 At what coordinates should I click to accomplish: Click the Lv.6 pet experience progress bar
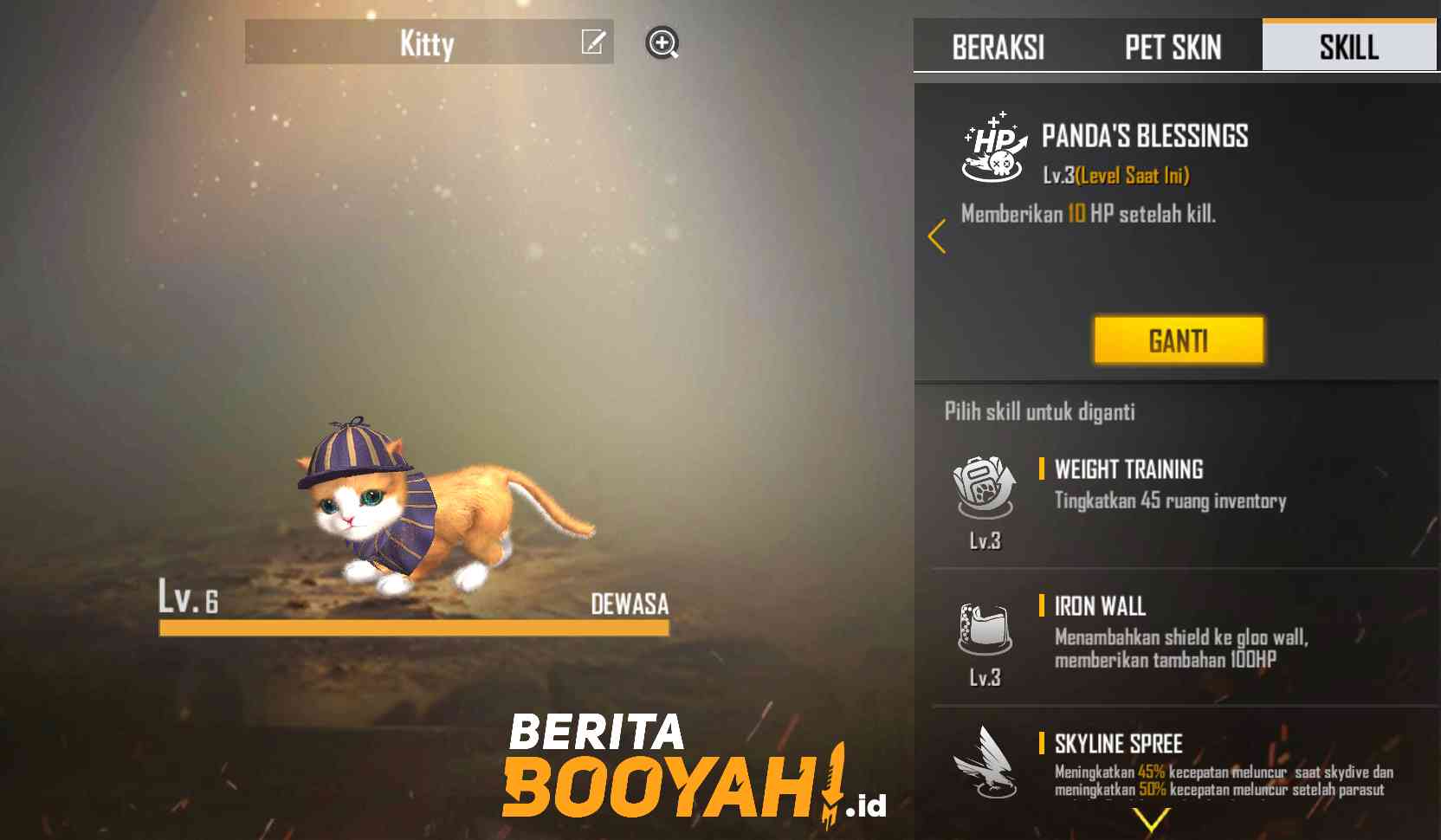point(414,630)
